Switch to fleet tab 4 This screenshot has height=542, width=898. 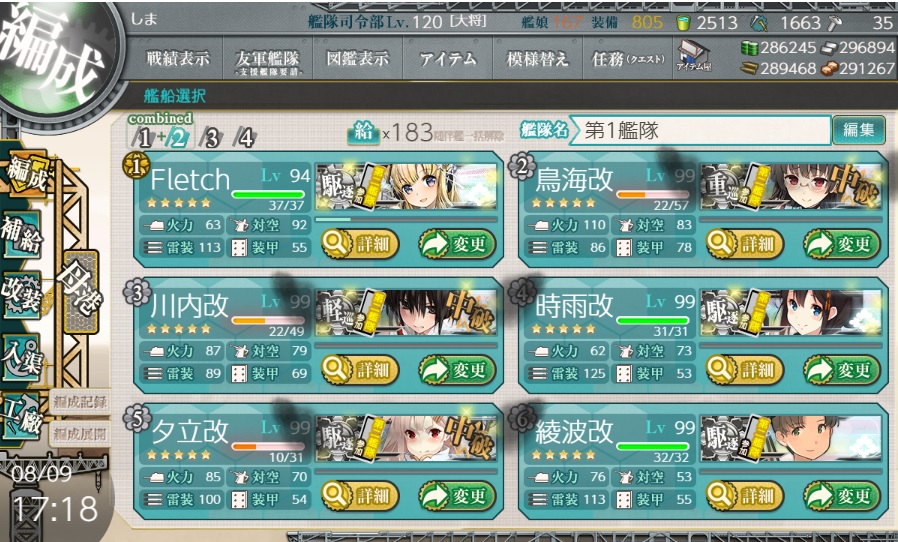[x=244, y=138]
